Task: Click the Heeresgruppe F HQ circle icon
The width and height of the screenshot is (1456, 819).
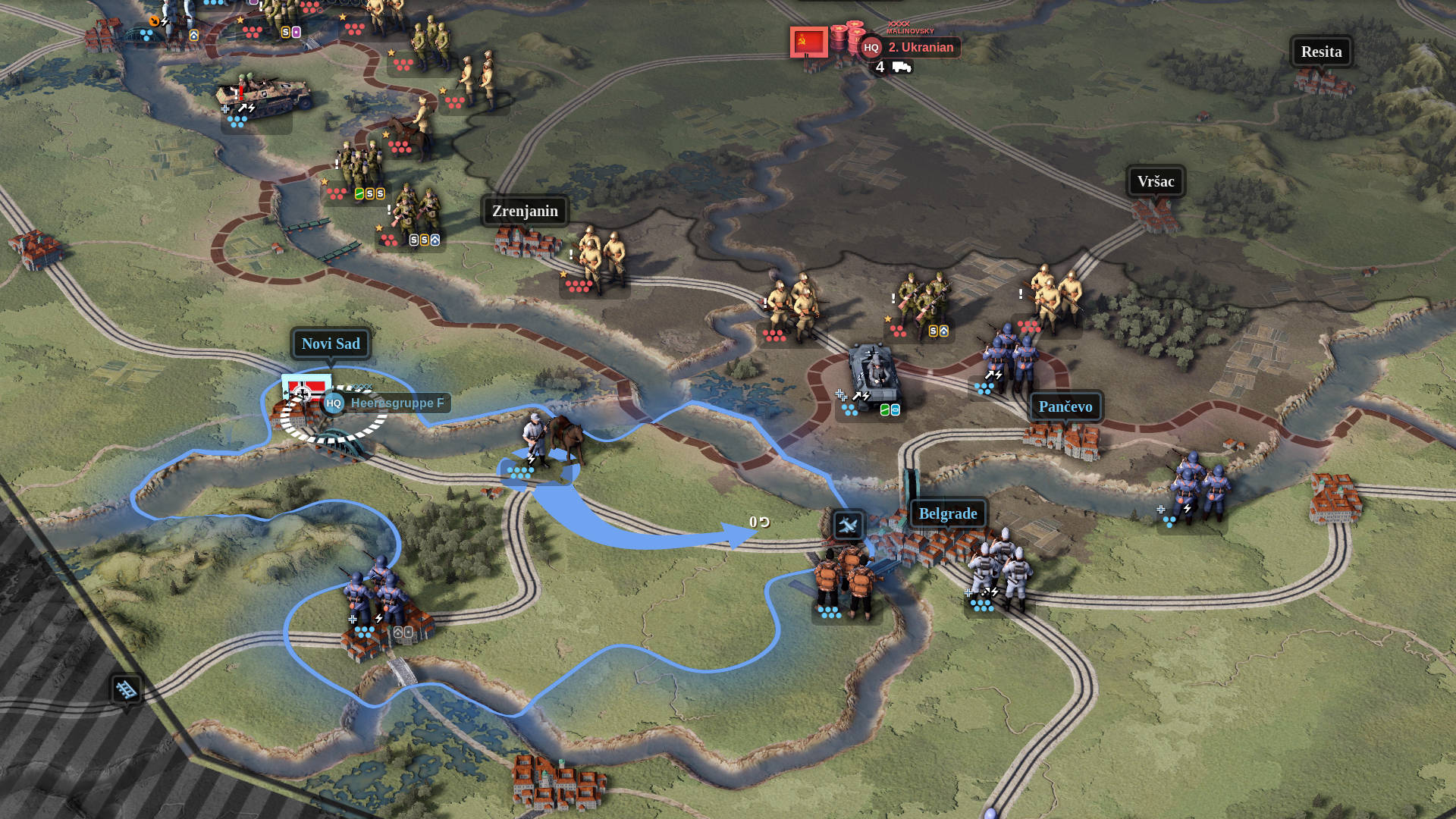Action: (x=334, y=403)
